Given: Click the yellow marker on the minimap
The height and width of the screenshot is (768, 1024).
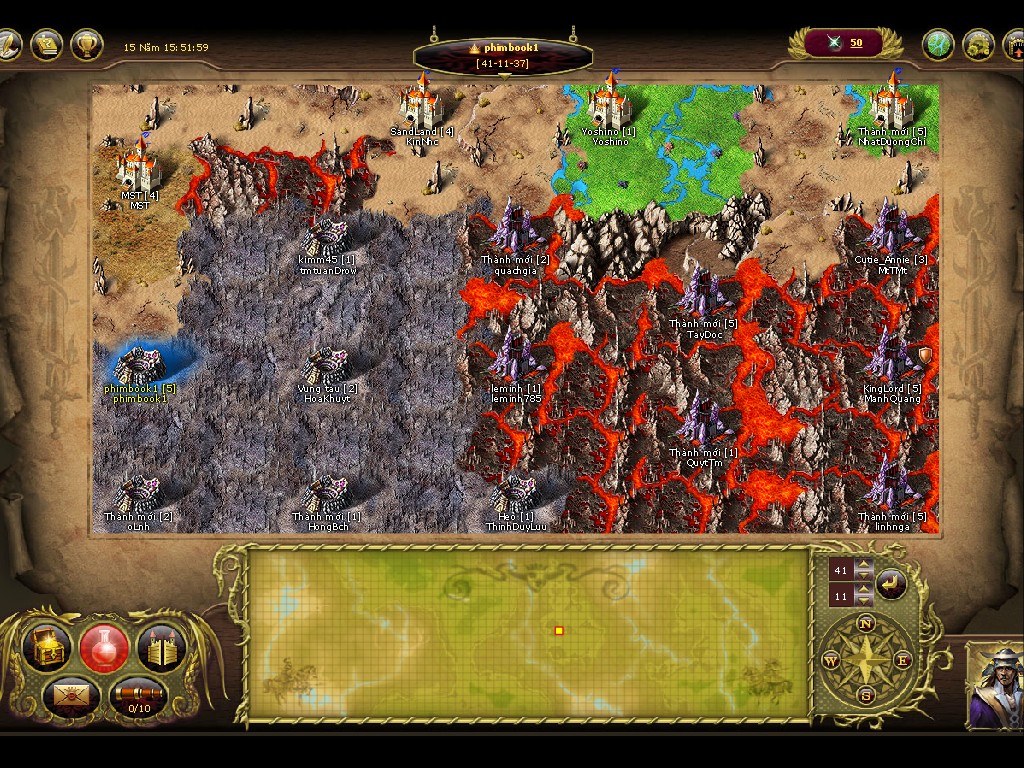Looking at the screenshot, I should pyautogui.click(x=559, y=630).
